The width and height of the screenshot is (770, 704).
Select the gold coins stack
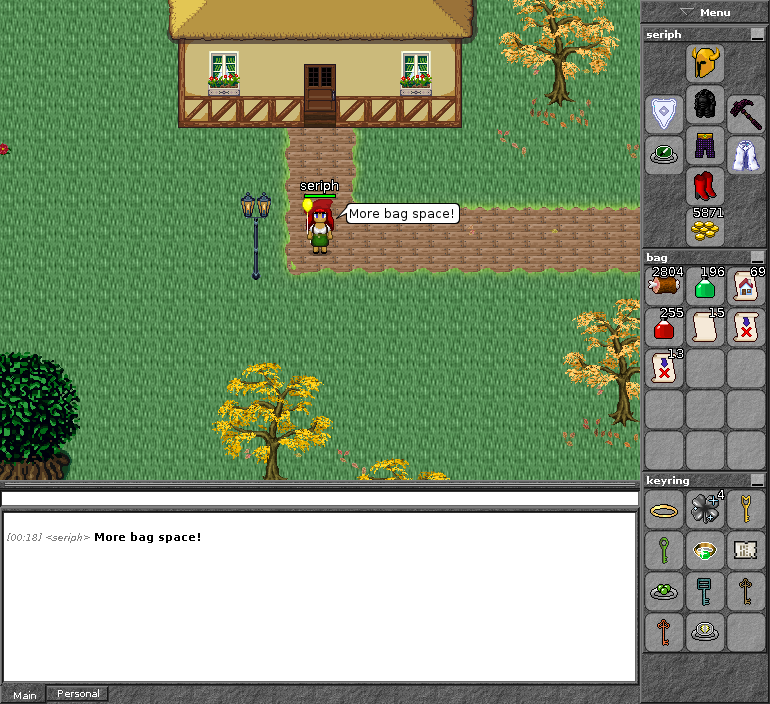point(705,229)
